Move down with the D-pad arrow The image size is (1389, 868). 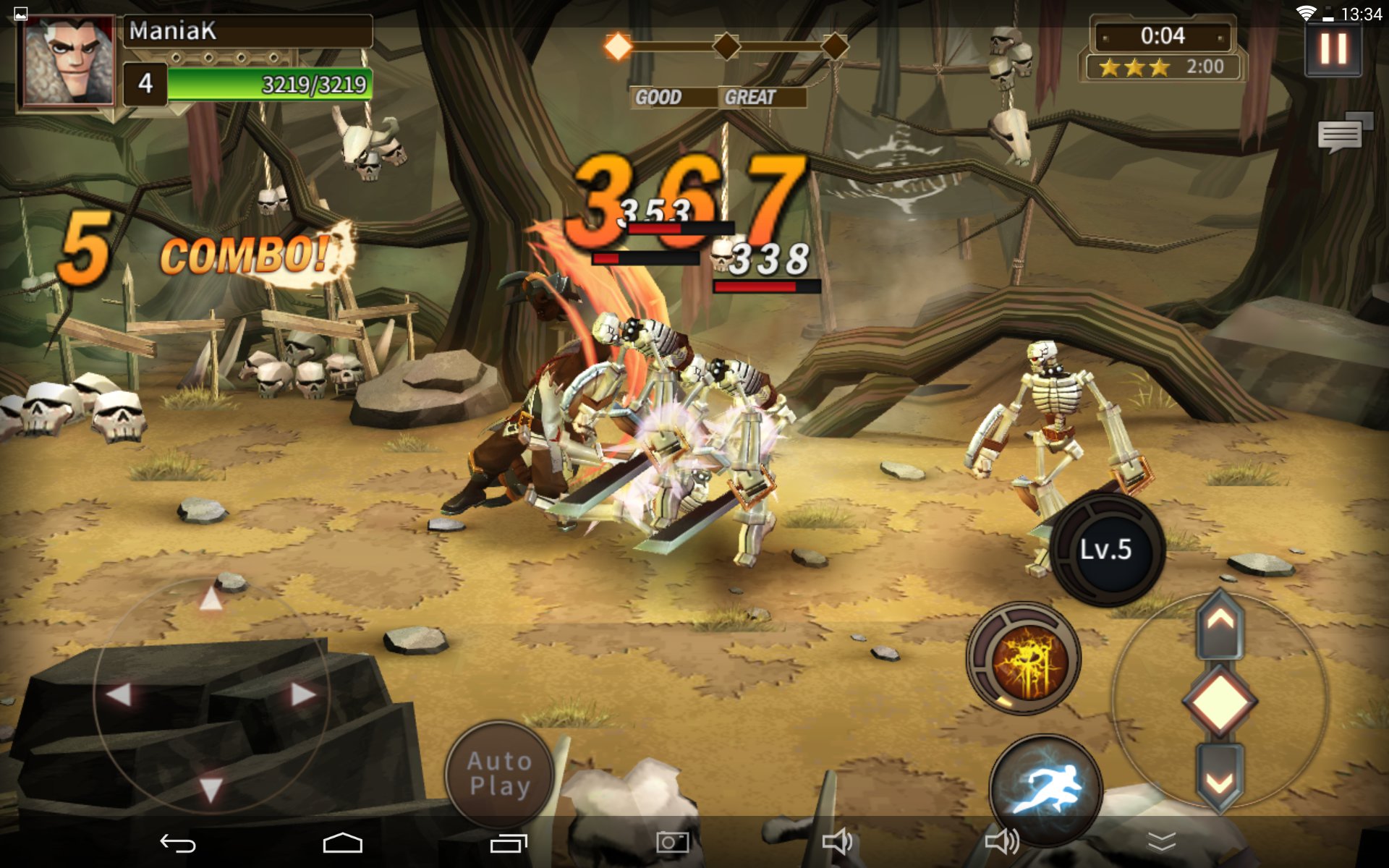coord(211,789)
